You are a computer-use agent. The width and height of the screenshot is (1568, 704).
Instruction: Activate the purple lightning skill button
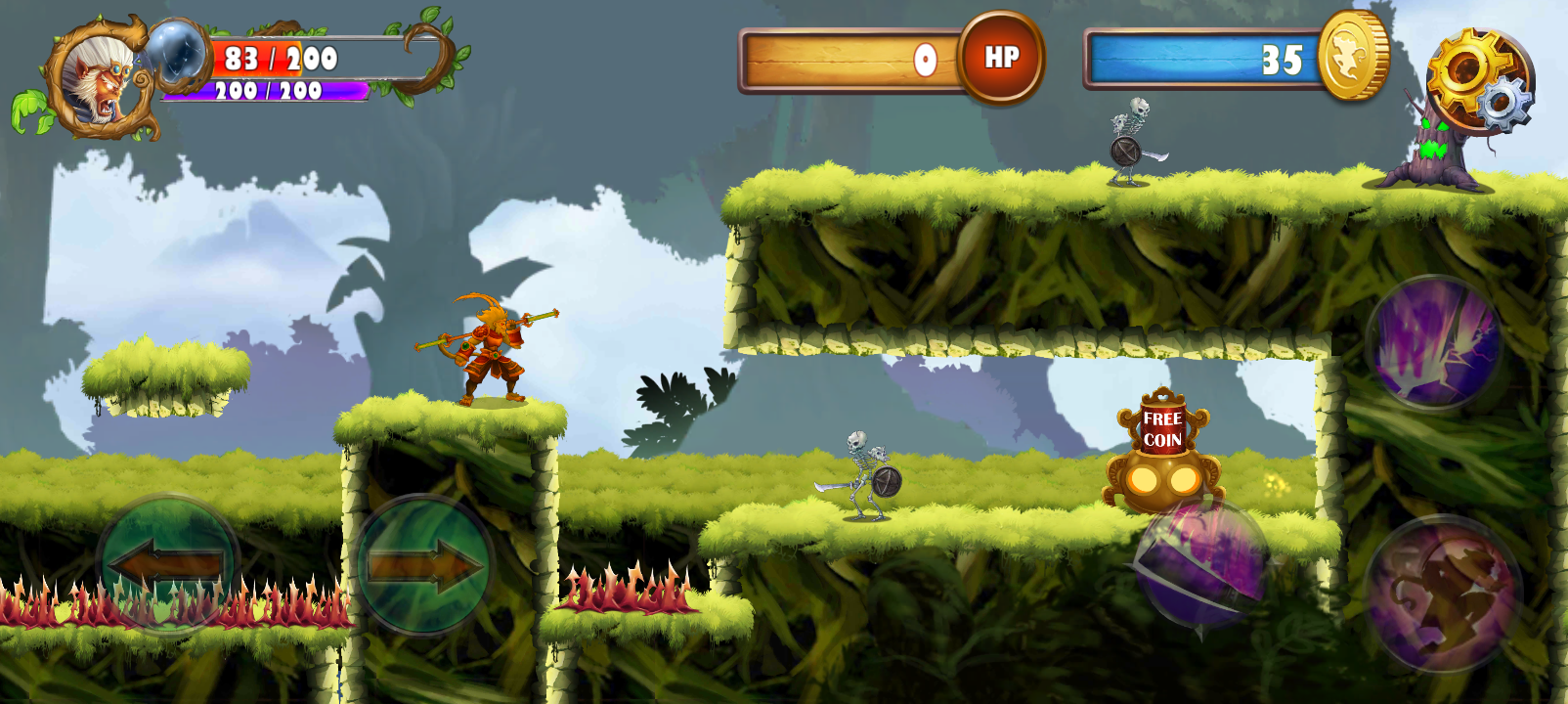coord(1434,343)
